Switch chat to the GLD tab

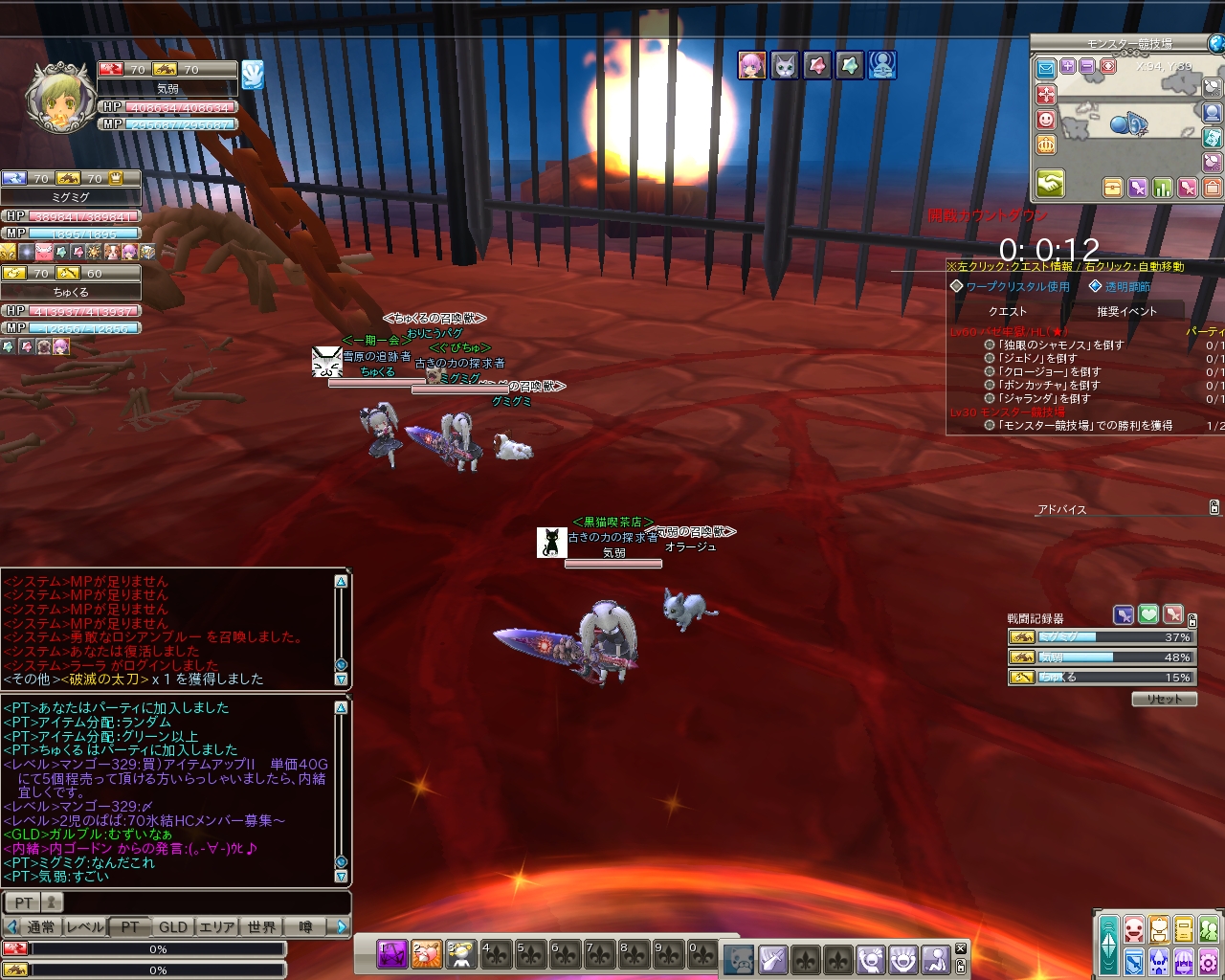pos(173,926)
